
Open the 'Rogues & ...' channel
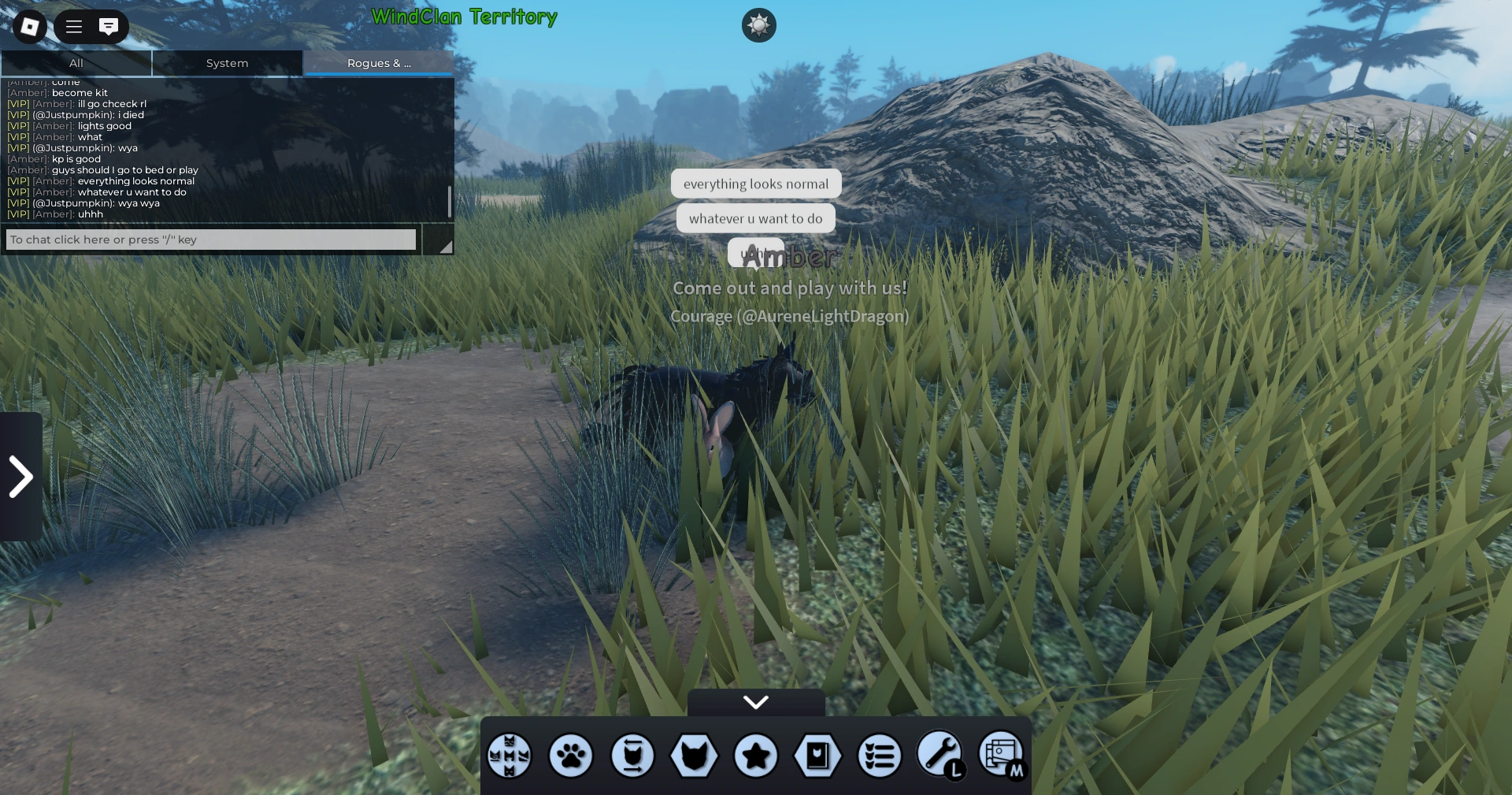click(378, 63)
